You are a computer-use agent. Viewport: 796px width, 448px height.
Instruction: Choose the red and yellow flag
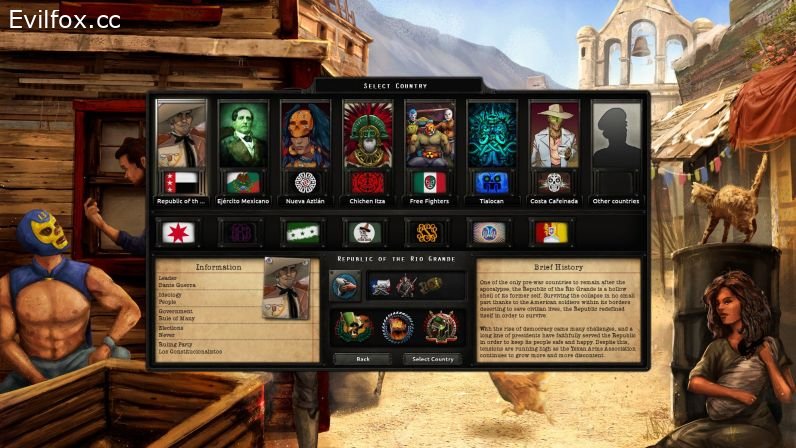click(552, 233)
